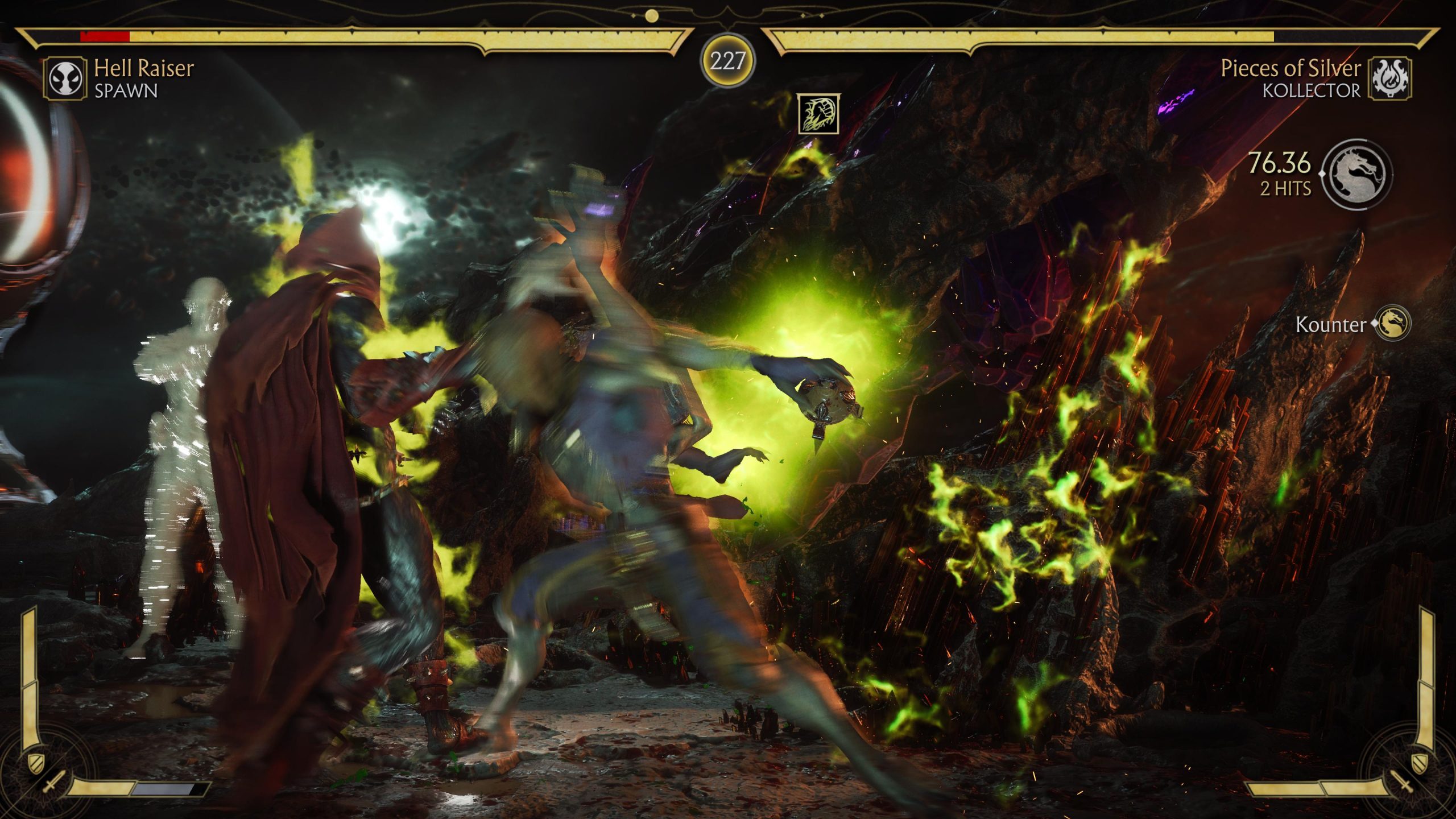Click the gold dragon Kounter icon
The height and width of the screenshot is (819, 1456).
1391,324
